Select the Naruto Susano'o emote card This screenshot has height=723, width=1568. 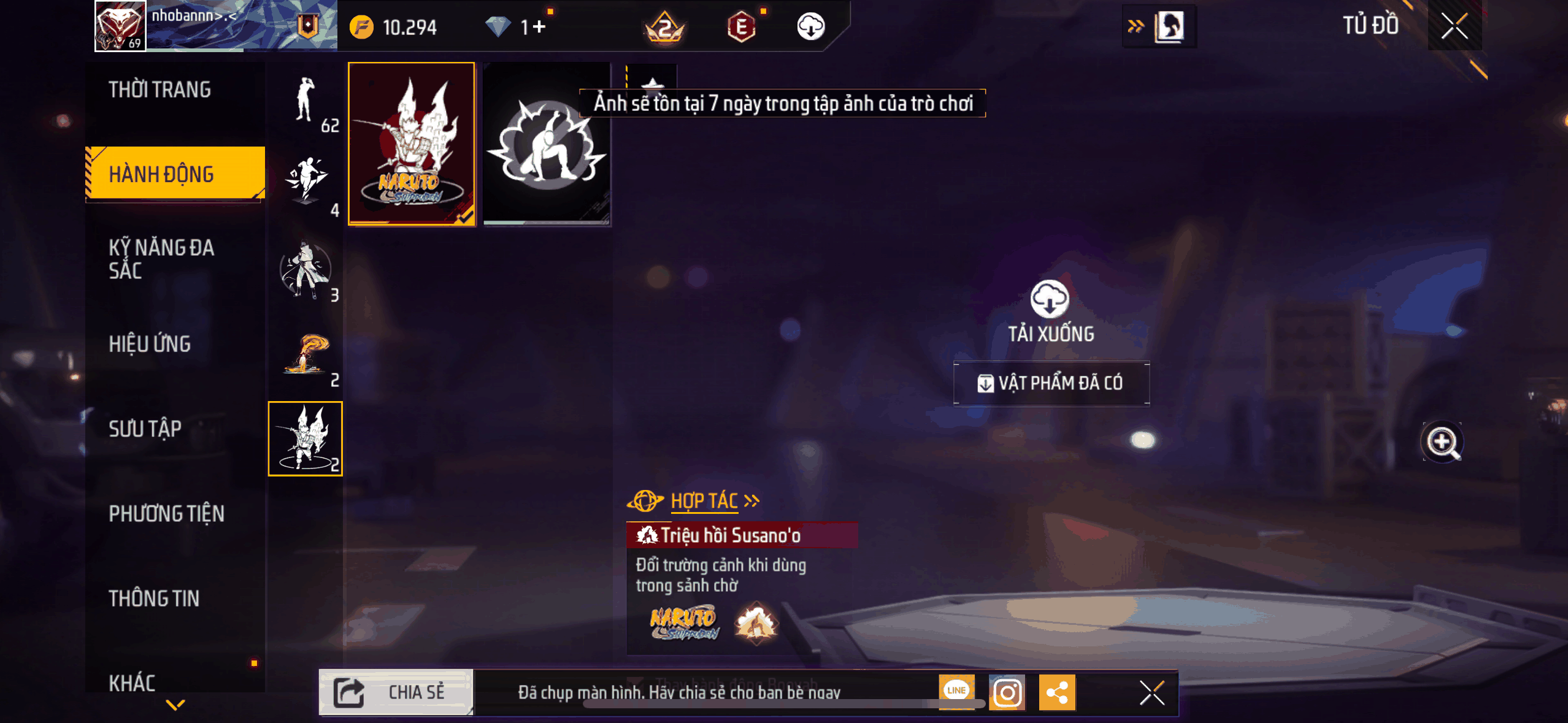[x=412, y=144]
